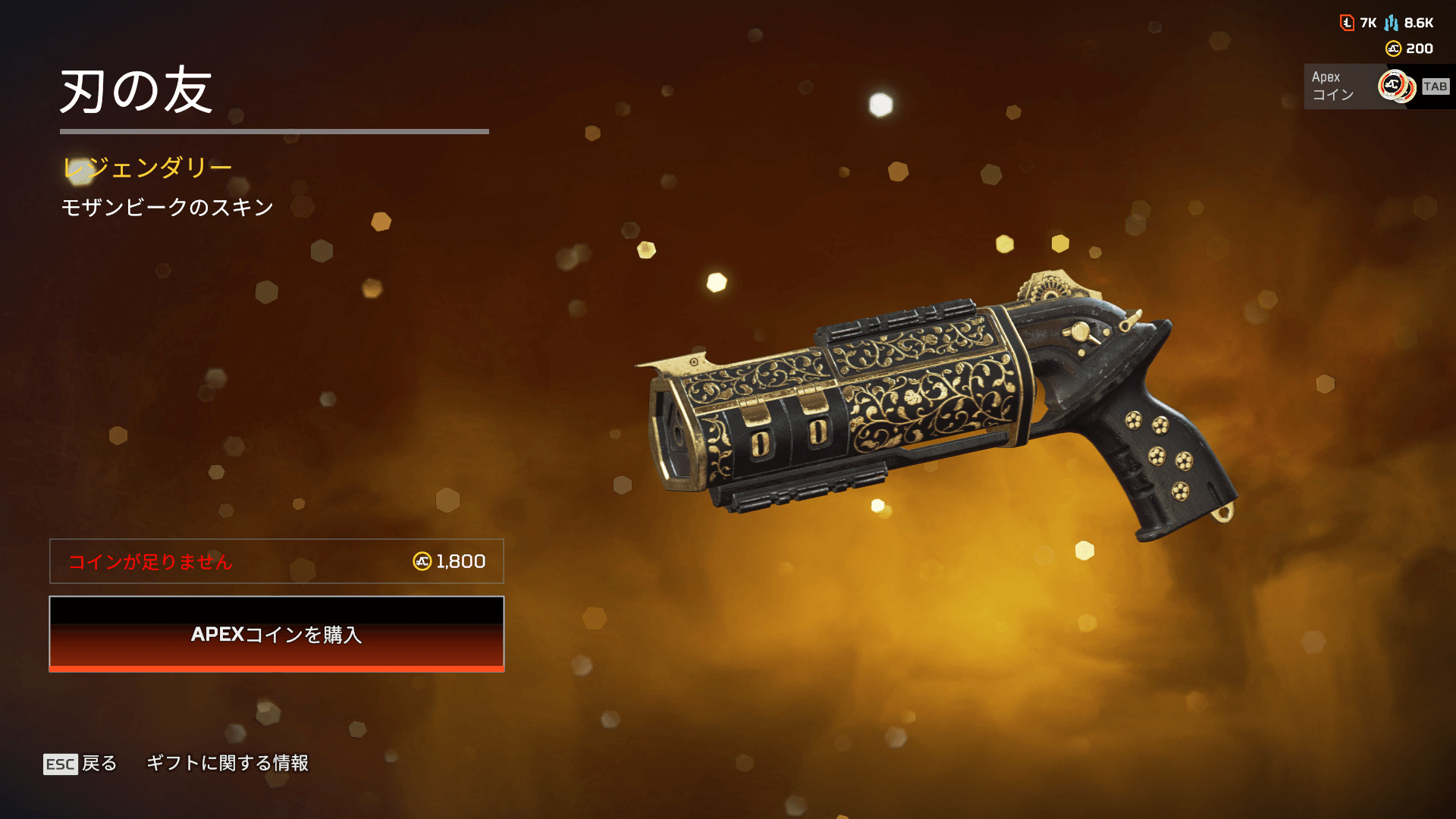Select the 1,800 coin price row
This screenshot has width=1456, height=819.
(277, 561)
